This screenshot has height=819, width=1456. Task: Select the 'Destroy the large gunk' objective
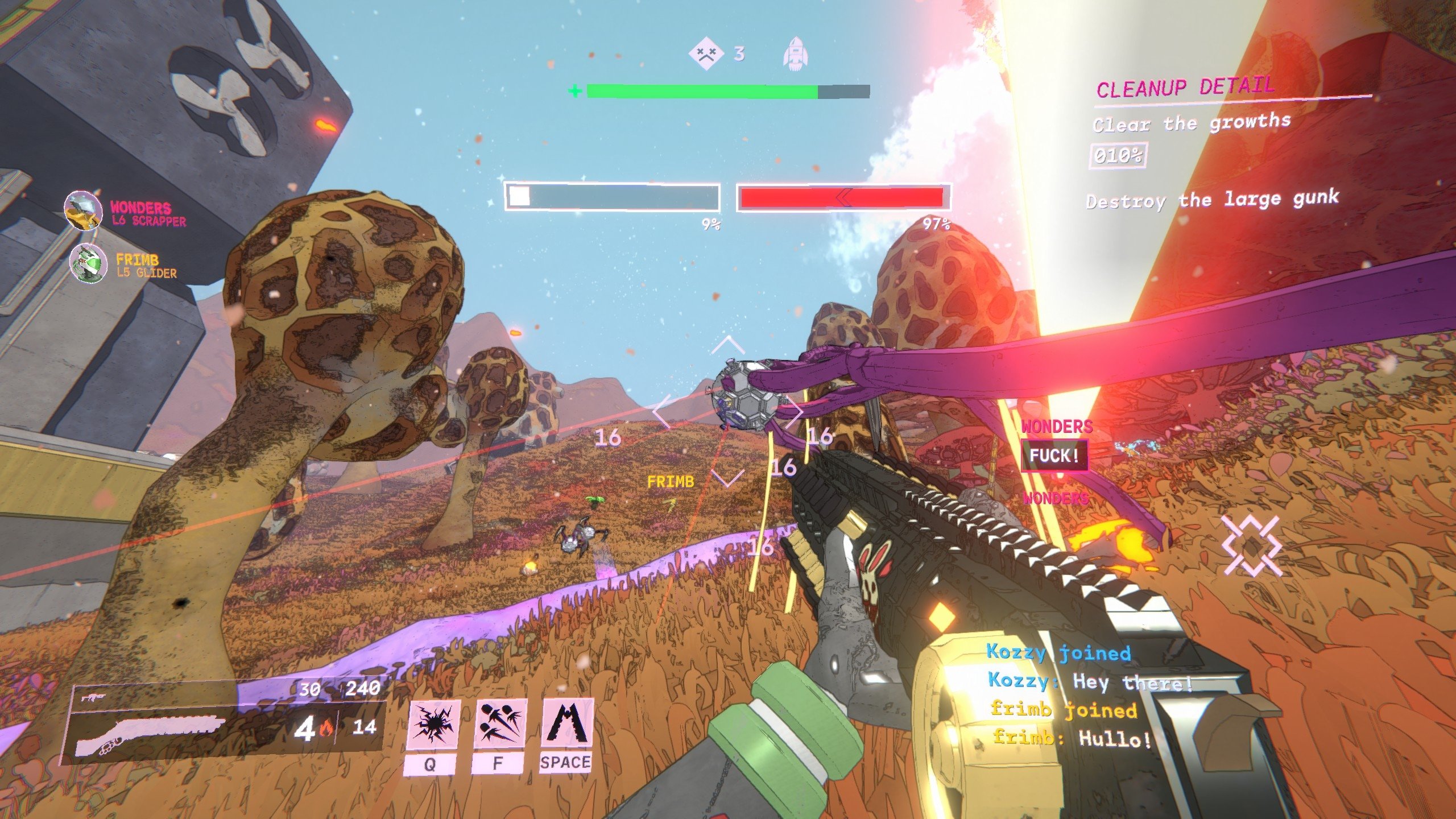[x=1212, y=200]
